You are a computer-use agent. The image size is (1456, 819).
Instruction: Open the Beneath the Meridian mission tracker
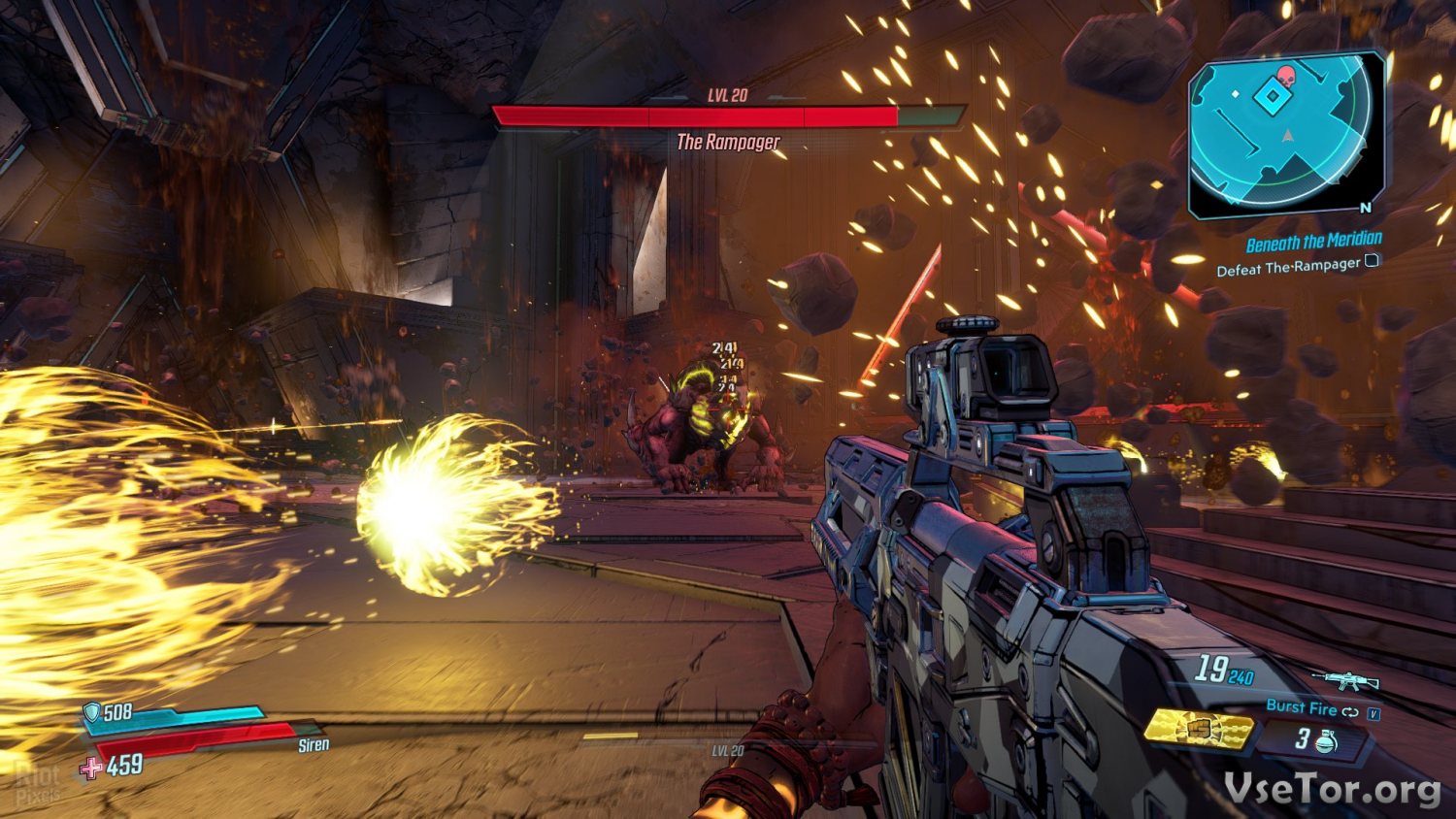(x=1313, y=242)
